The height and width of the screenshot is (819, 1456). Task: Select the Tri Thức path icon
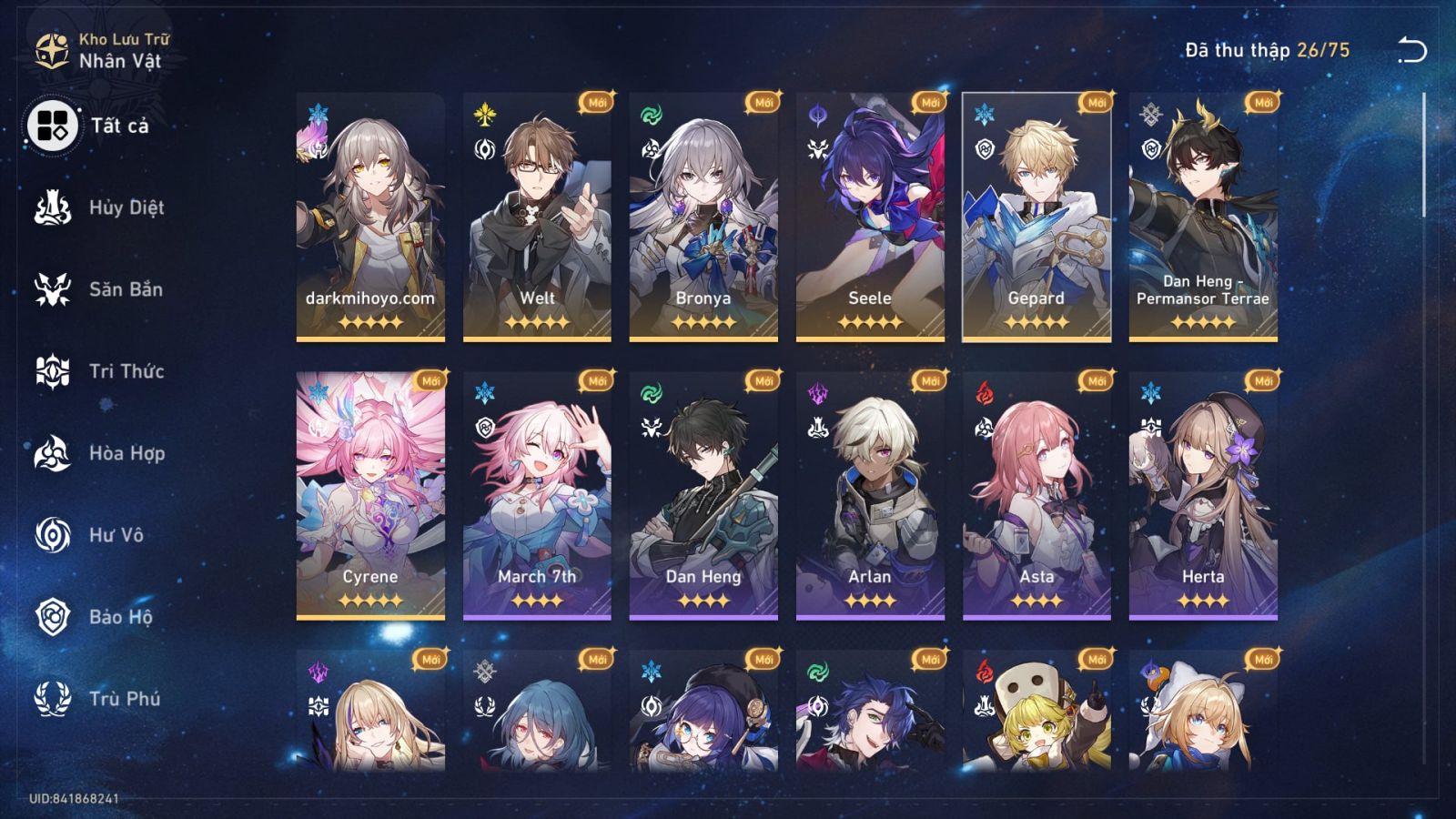(55, 371)
